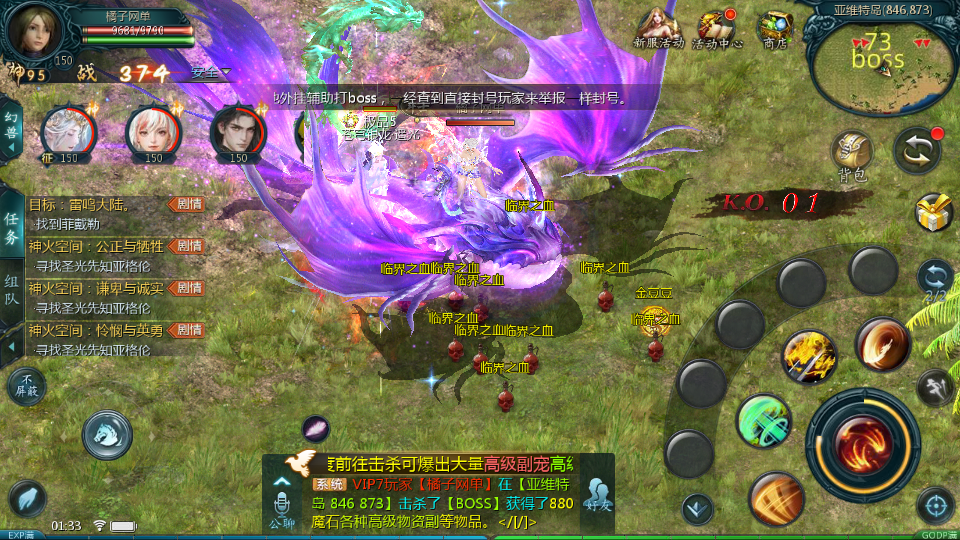Viewport: 960px width, 540px height.
Task: Use the main fire swirl attack
Action: click(862, 445)
